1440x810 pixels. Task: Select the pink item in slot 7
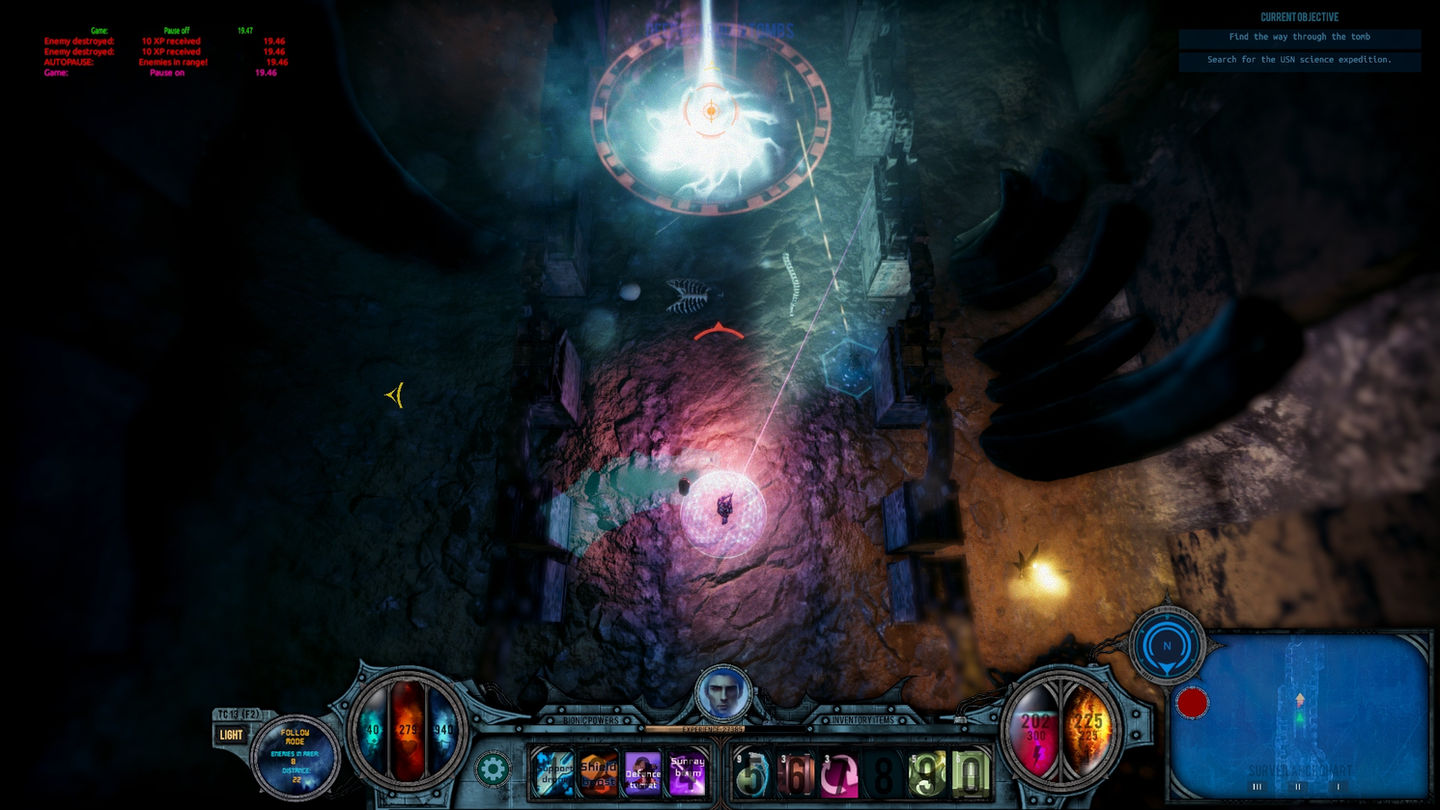pos(840,774)
